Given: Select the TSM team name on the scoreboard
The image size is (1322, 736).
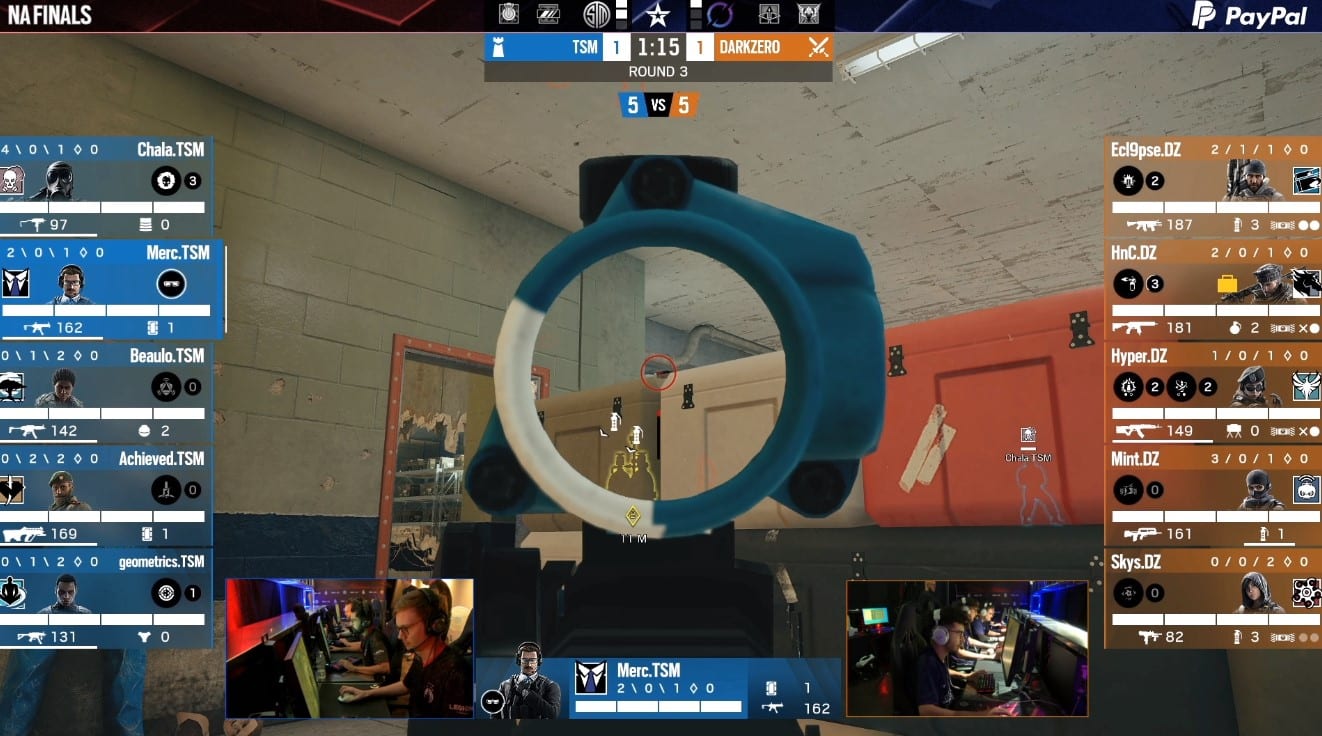Looking at the screenshot, I should [x=584, y=47].
